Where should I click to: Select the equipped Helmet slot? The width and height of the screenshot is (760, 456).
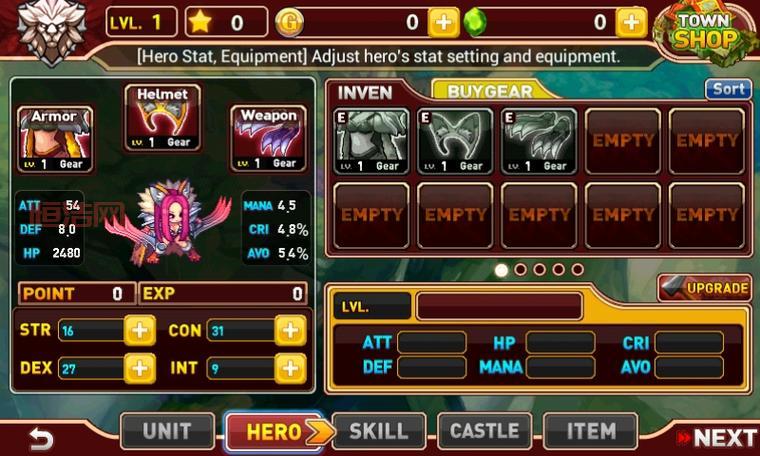162,119
